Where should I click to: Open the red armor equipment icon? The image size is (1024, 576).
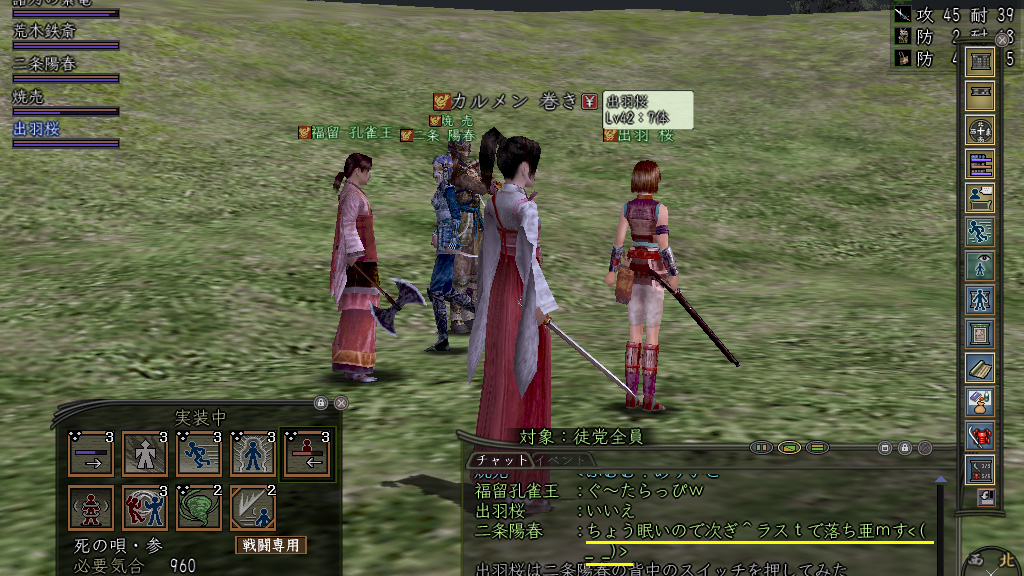[980, 435]
